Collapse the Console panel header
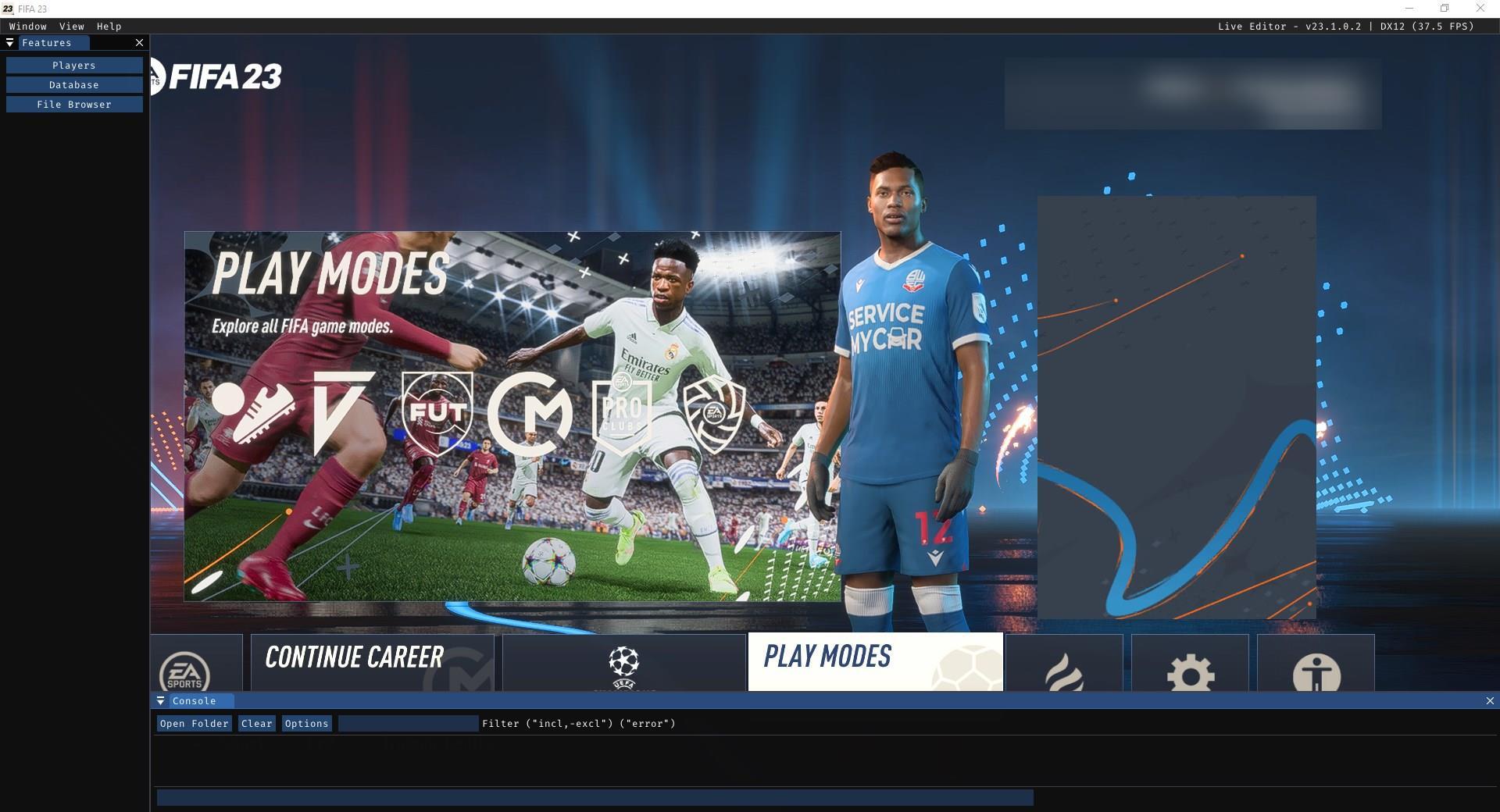This screenshot has width=1500, height=812. point(195,701)
